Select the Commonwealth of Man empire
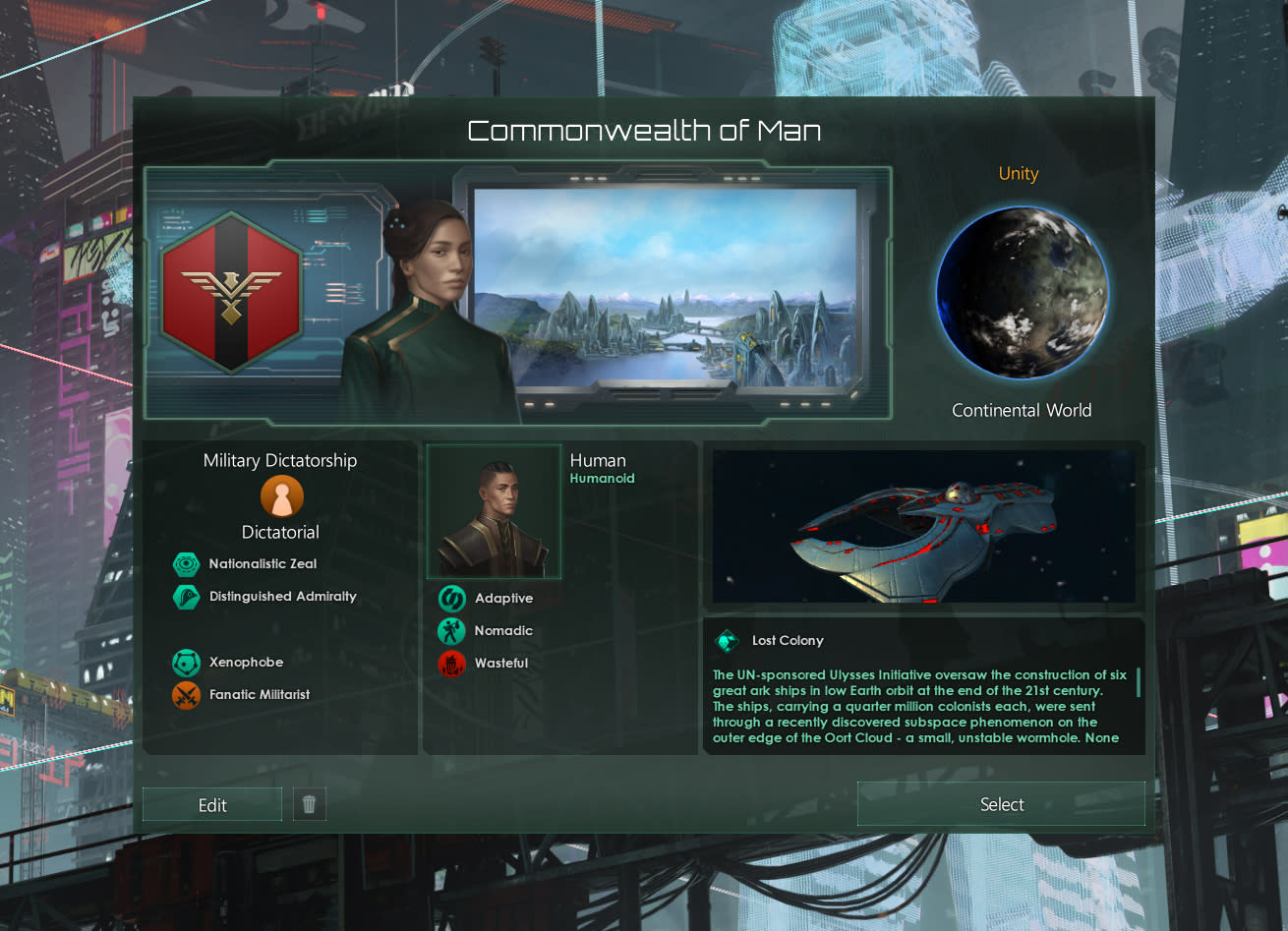Image resolution: width=1288 pixels, height=931 pixels. pos(1001,804)
